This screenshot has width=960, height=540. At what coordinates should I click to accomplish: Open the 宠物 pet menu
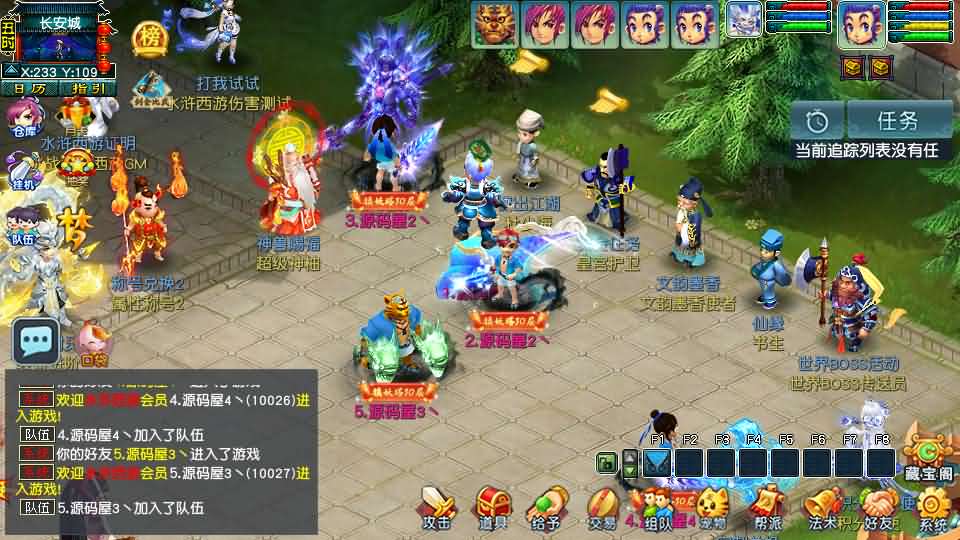pos(712,505)
